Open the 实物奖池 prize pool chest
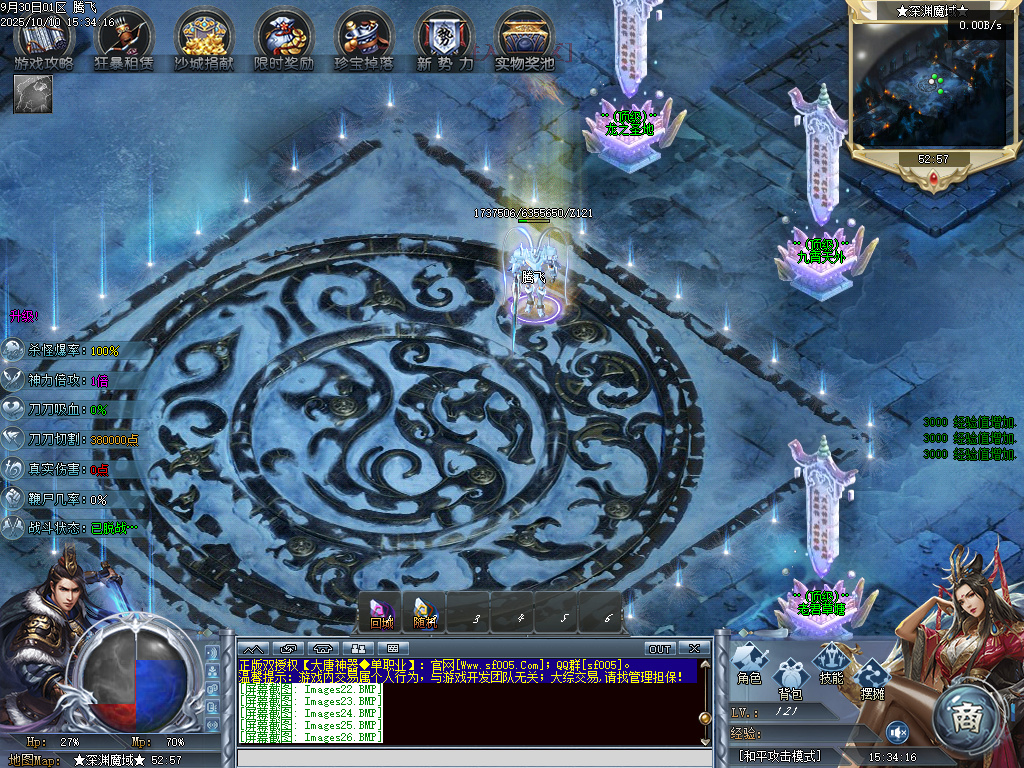Screen dimensions: 1024x768 tap(524, 40)
